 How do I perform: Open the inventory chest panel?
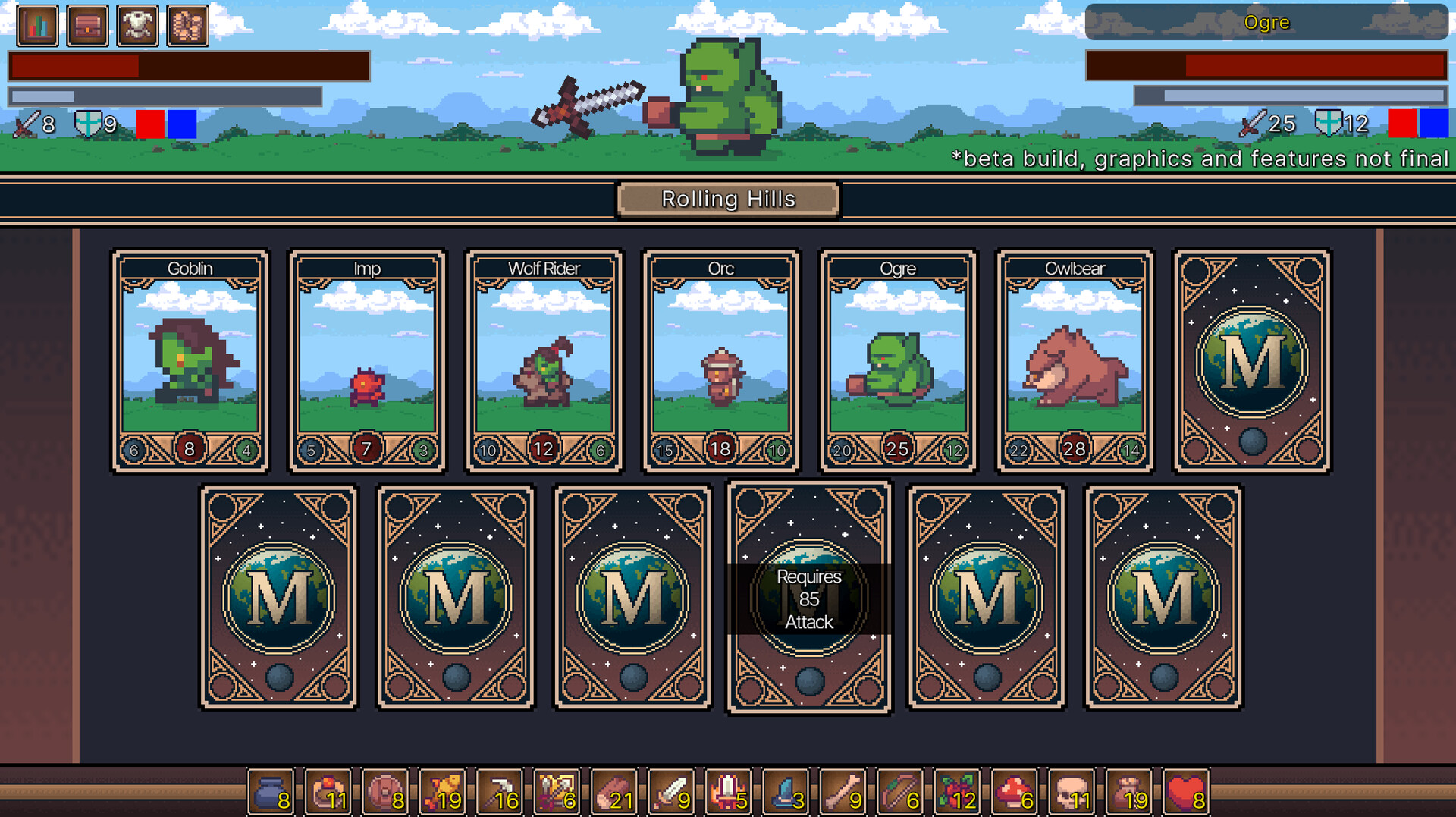(x=86, y=25)
